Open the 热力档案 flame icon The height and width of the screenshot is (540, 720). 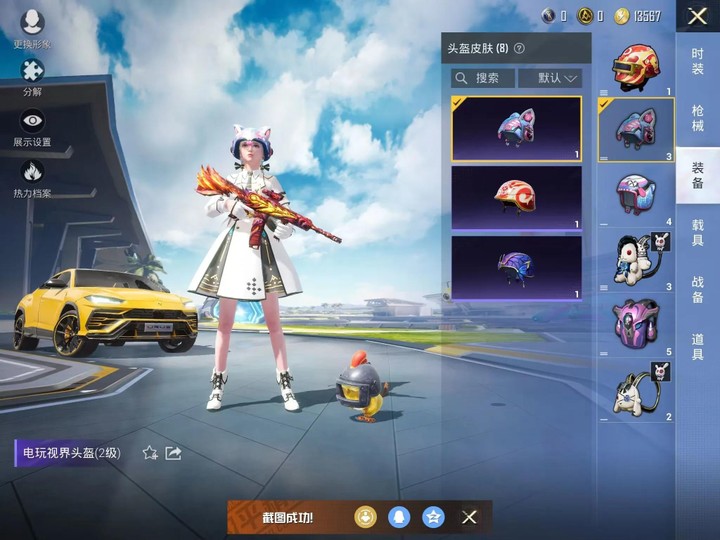click(x=32, y=176)
